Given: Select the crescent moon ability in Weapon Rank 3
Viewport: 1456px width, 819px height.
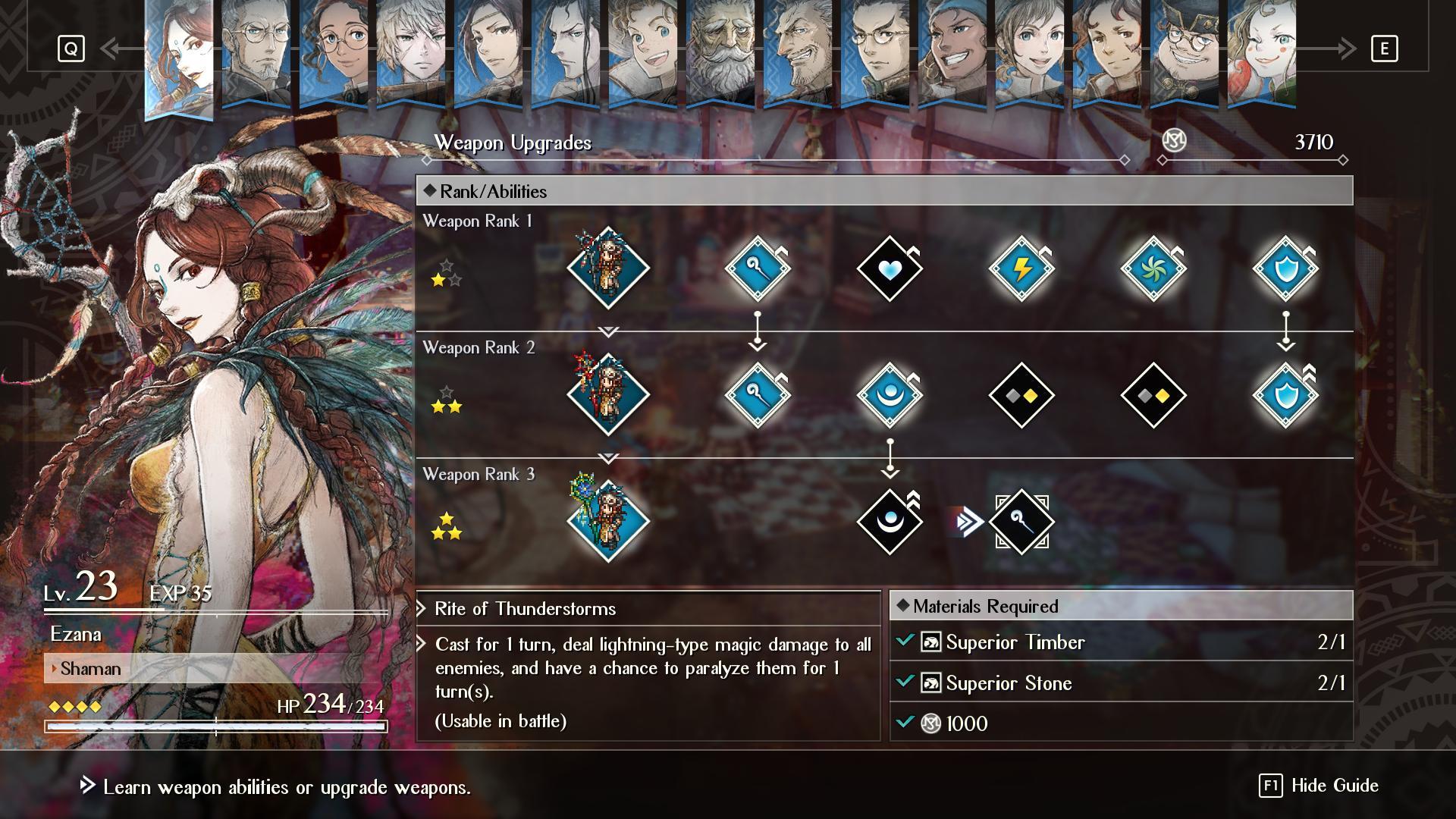Looking at the screenshot, I should [x=890, y=522].
